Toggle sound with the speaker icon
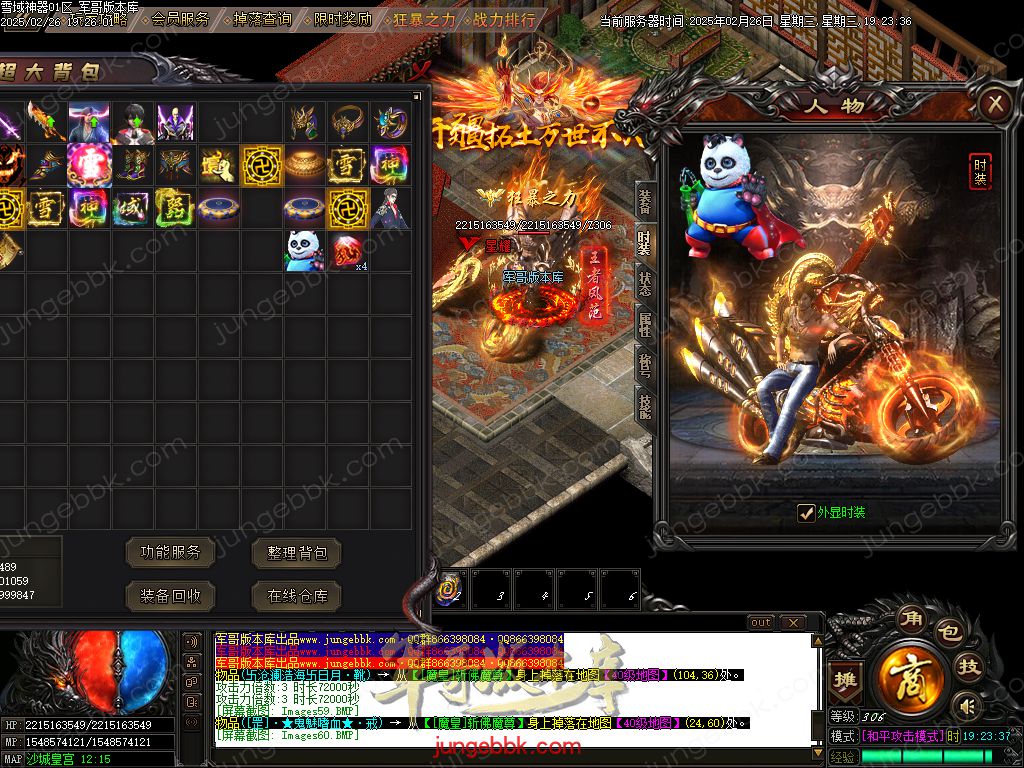1024x768 pixels. [965, 707]
